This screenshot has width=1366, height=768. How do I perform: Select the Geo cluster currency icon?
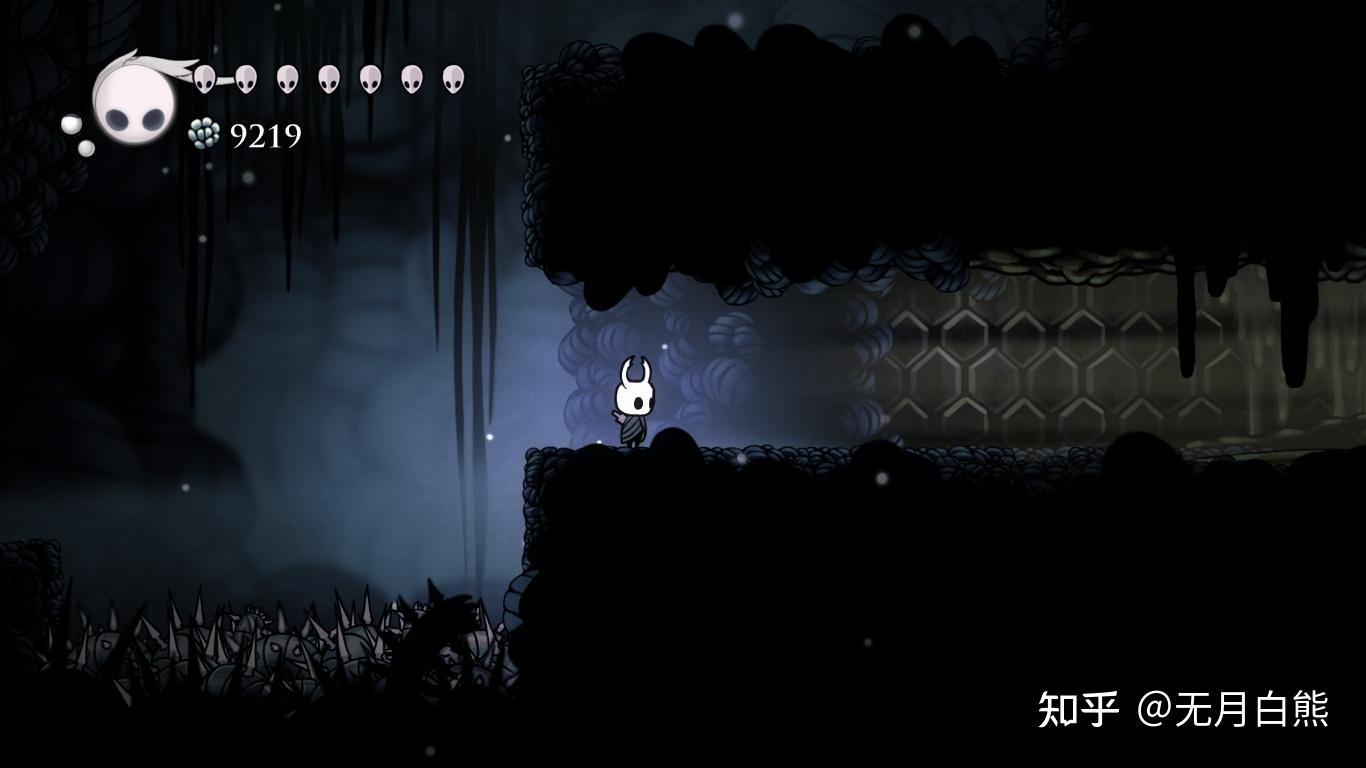pyautogui.click(x=203, y=131)
